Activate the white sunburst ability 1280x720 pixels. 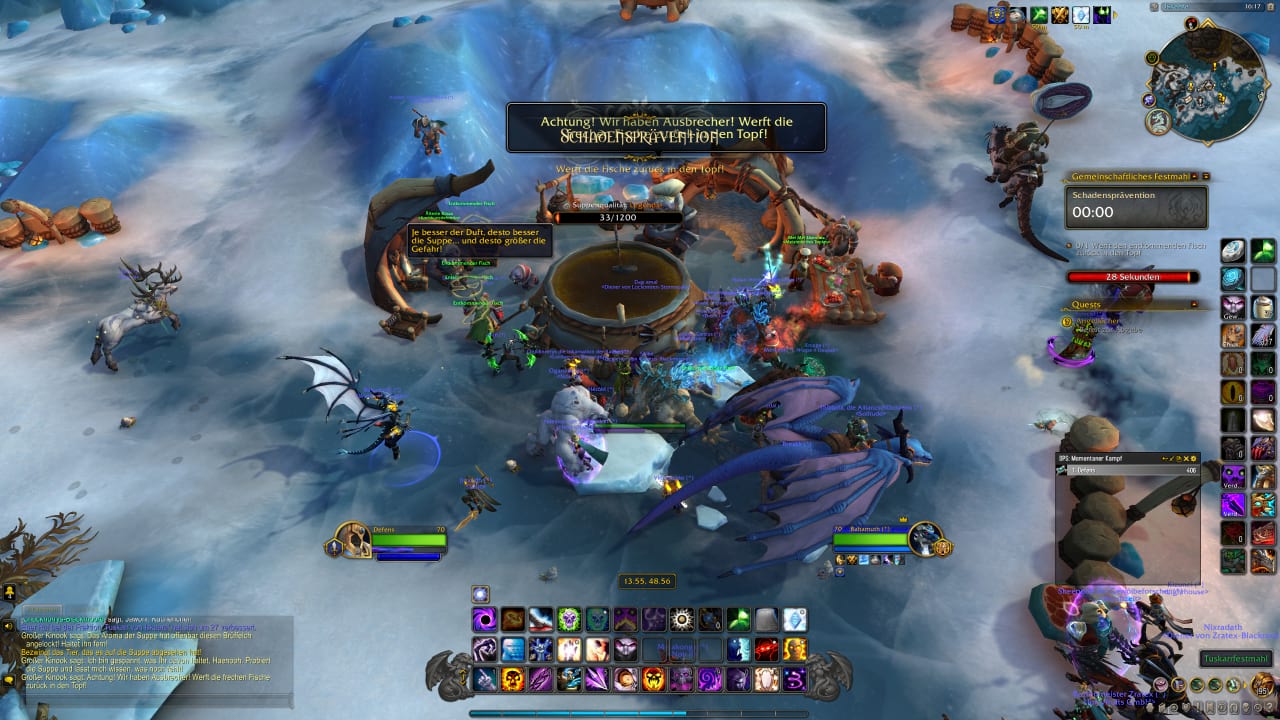[682, 620]
